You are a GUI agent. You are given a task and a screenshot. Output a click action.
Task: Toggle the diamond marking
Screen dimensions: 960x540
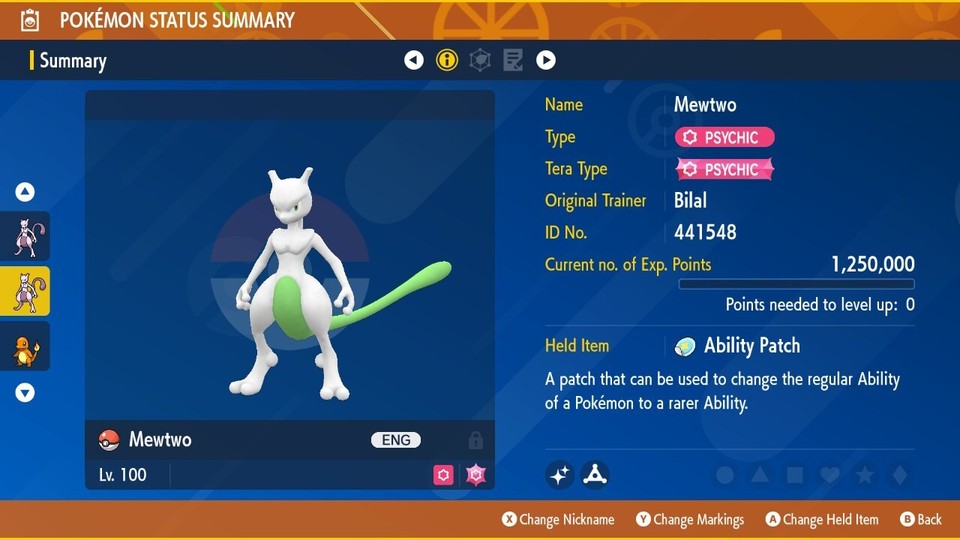(x=899, y=475)
